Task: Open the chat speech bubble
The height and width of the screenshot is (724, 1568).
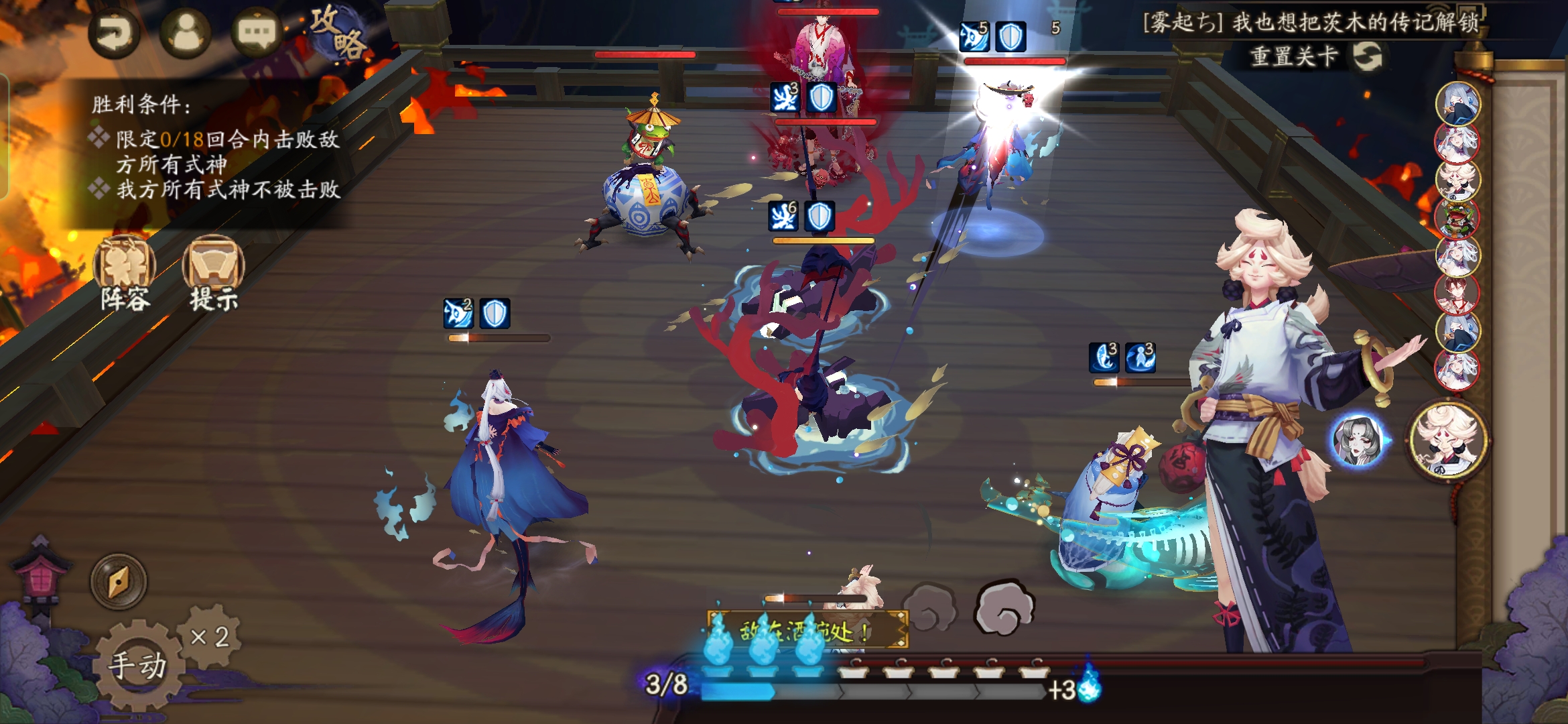Action: click(x=257, y=32)
